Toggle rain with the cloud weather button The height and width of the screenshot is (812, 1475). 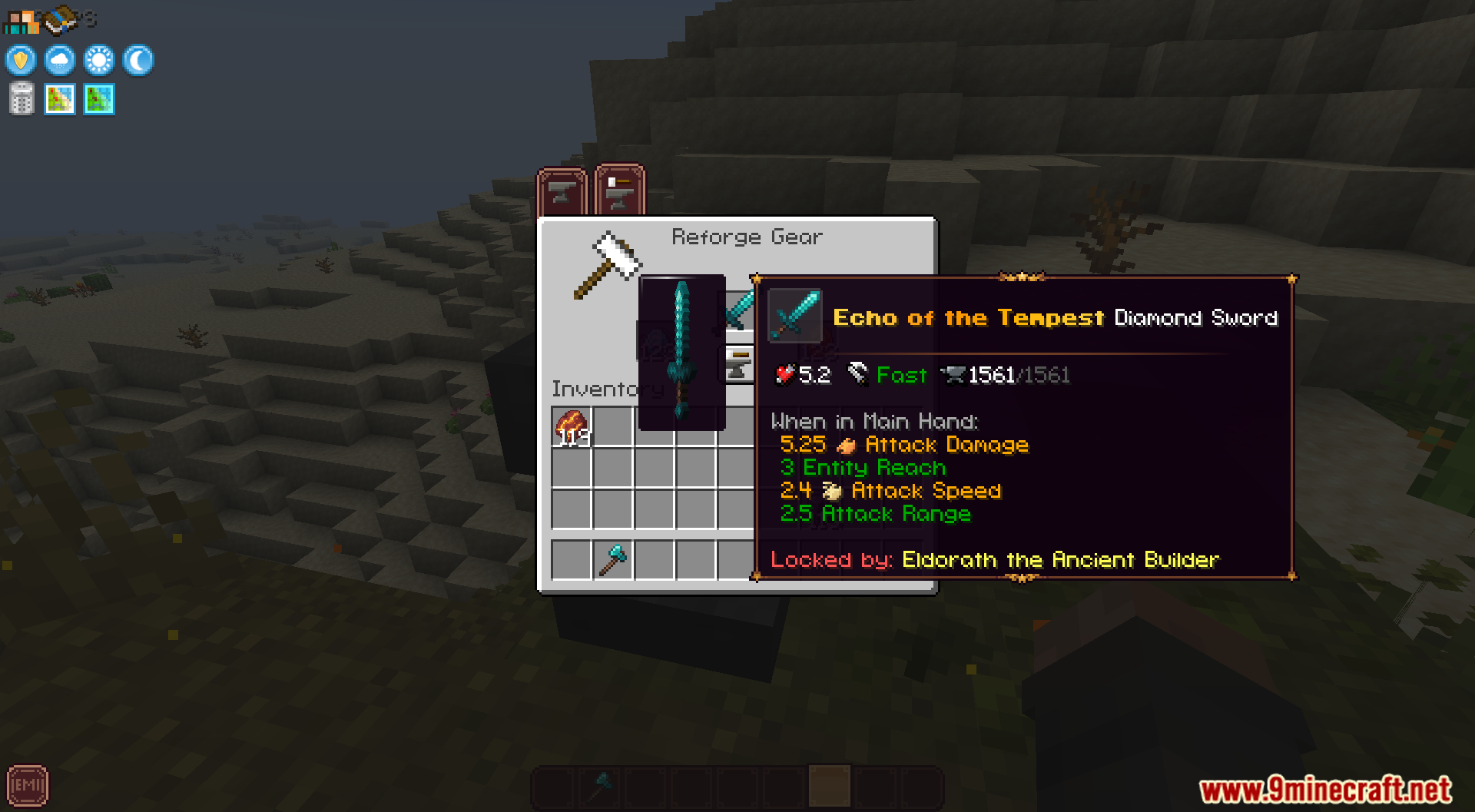(59, 60)
